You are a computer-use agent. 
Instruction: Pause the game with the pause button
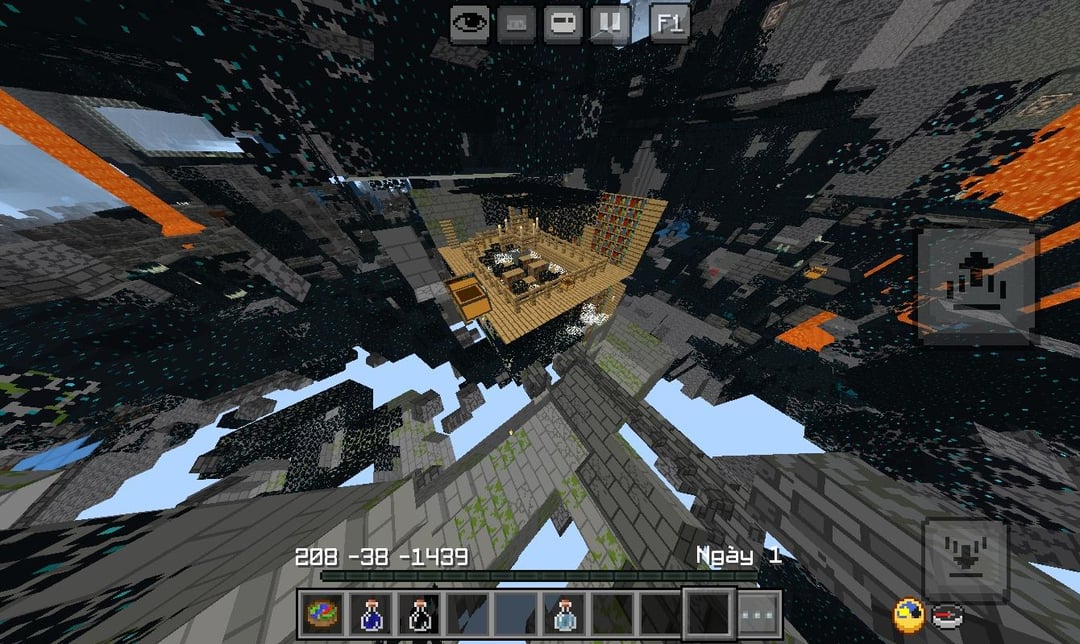610,23
